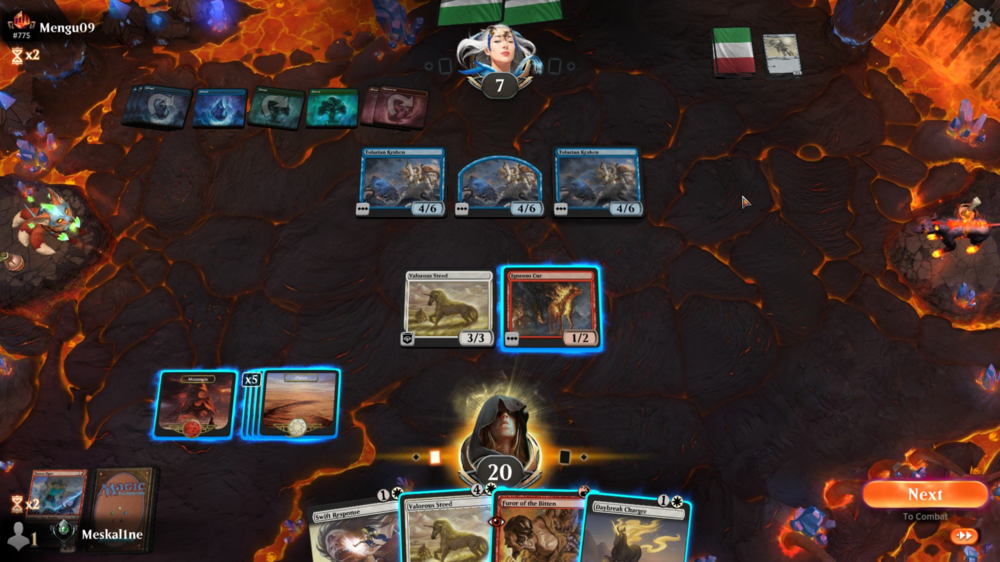Toggle the fast-forward double-arrow button
Viewport: 1000px width, 562px height.
964,536
